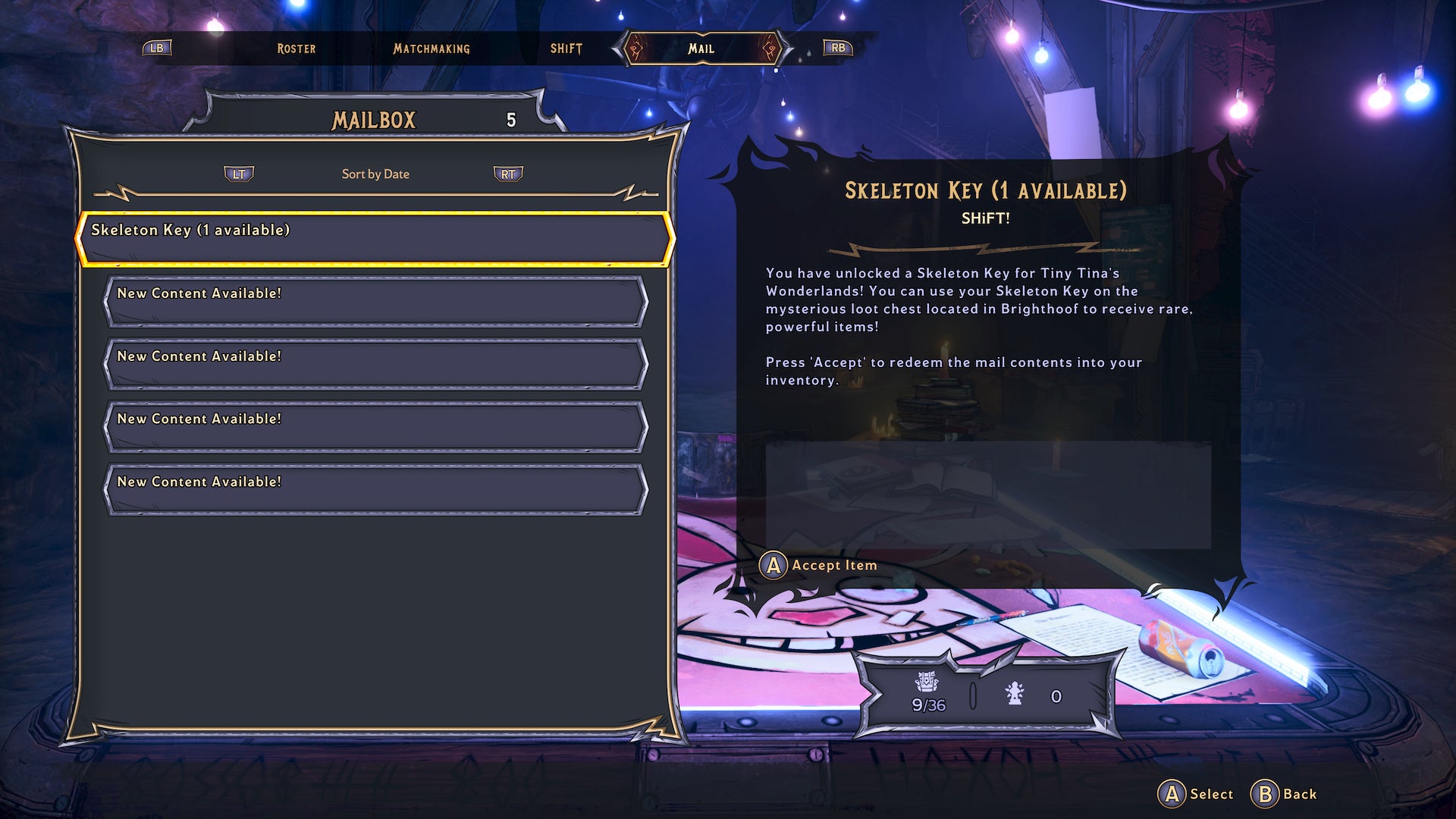Viewport: 1456px width, 819px height.
Task: Open the Matchmaking tab
Action: tap(430, 49)
